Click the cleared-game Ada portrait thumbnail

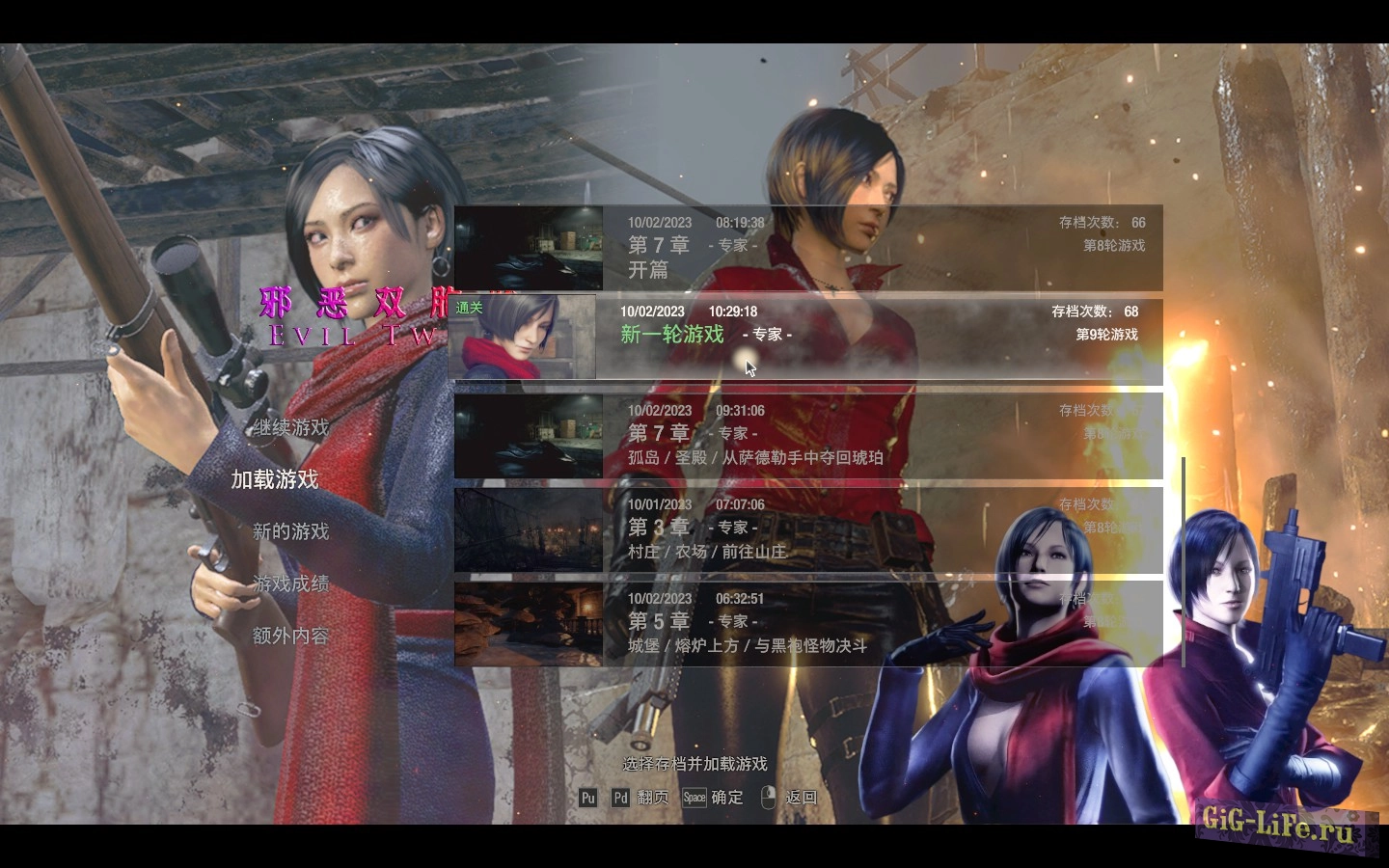click(x=522, y=337)
